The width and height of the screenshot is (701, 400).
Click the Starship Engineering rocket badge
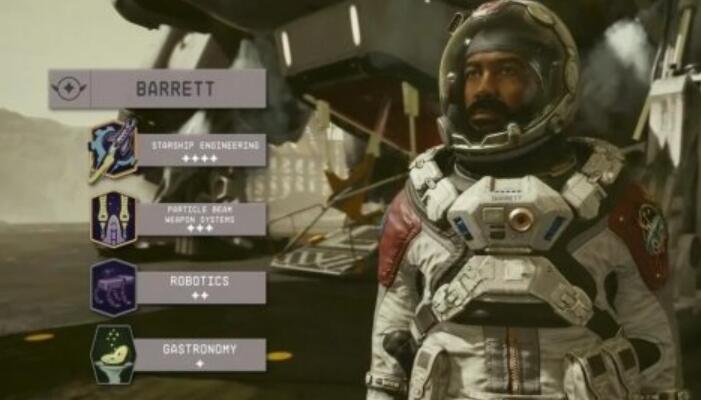(x=113, y=150)
